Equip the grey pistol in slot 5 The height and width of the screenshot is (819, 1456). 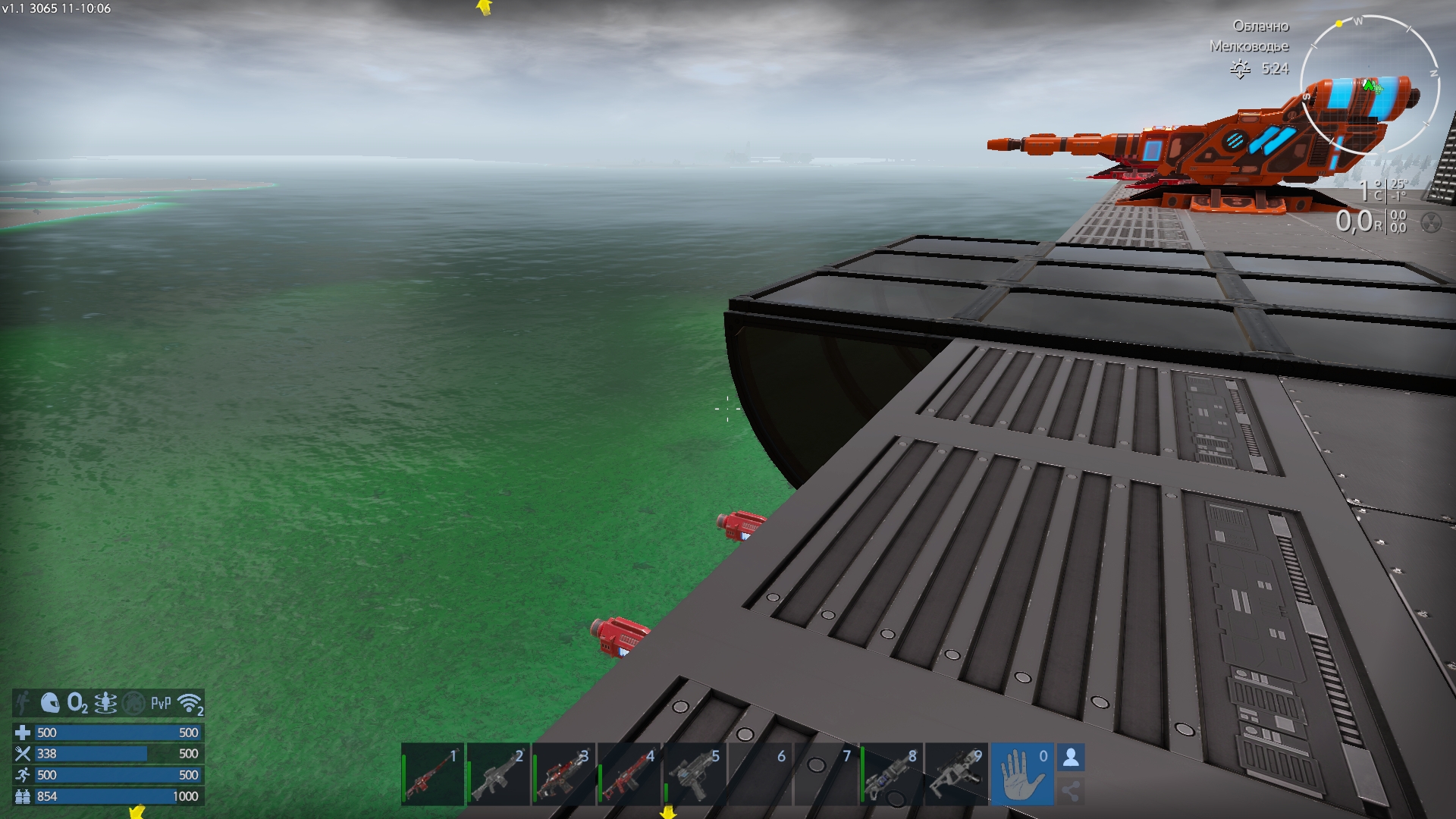pos(695,775)
